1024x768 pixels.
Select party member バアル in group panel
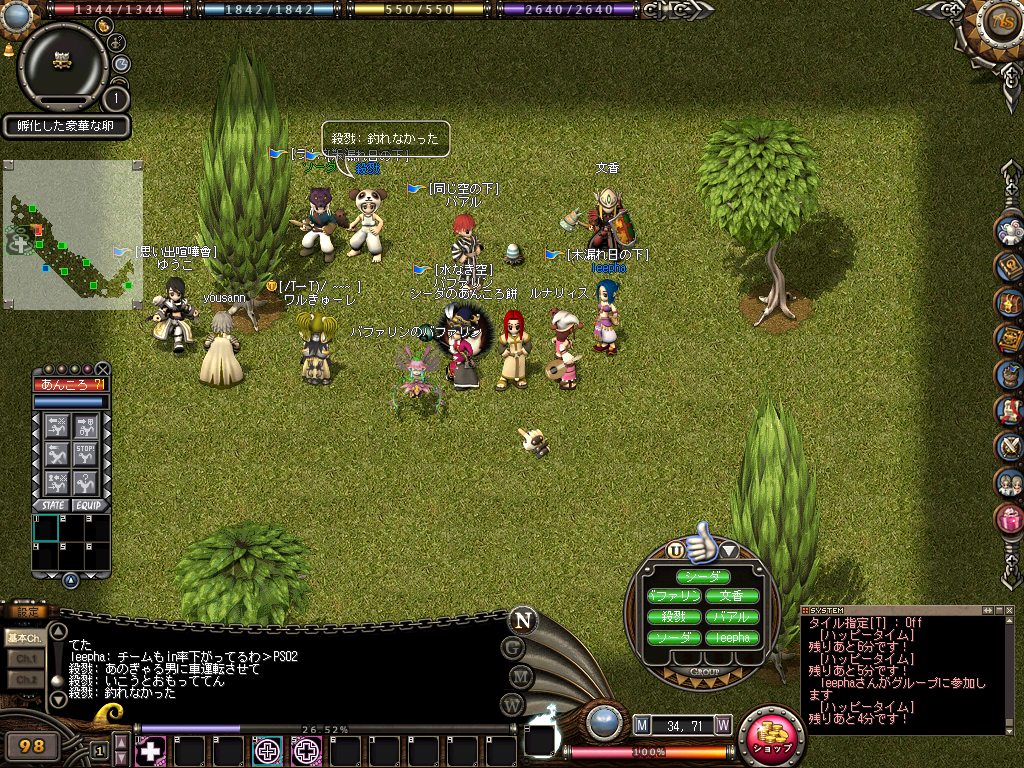tap(732, 617)
